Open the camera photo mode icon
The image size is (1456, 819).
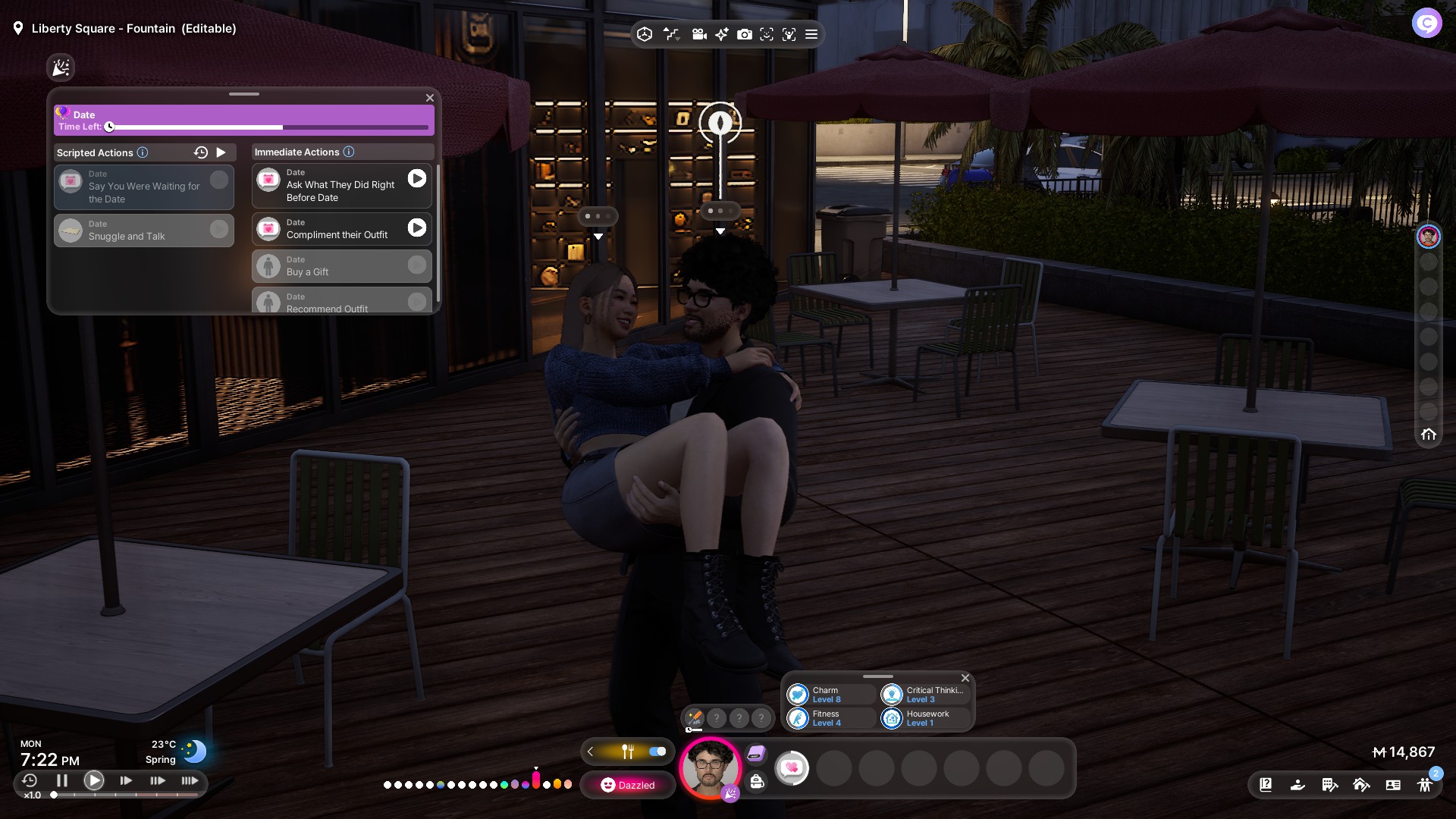coord(745,34)
